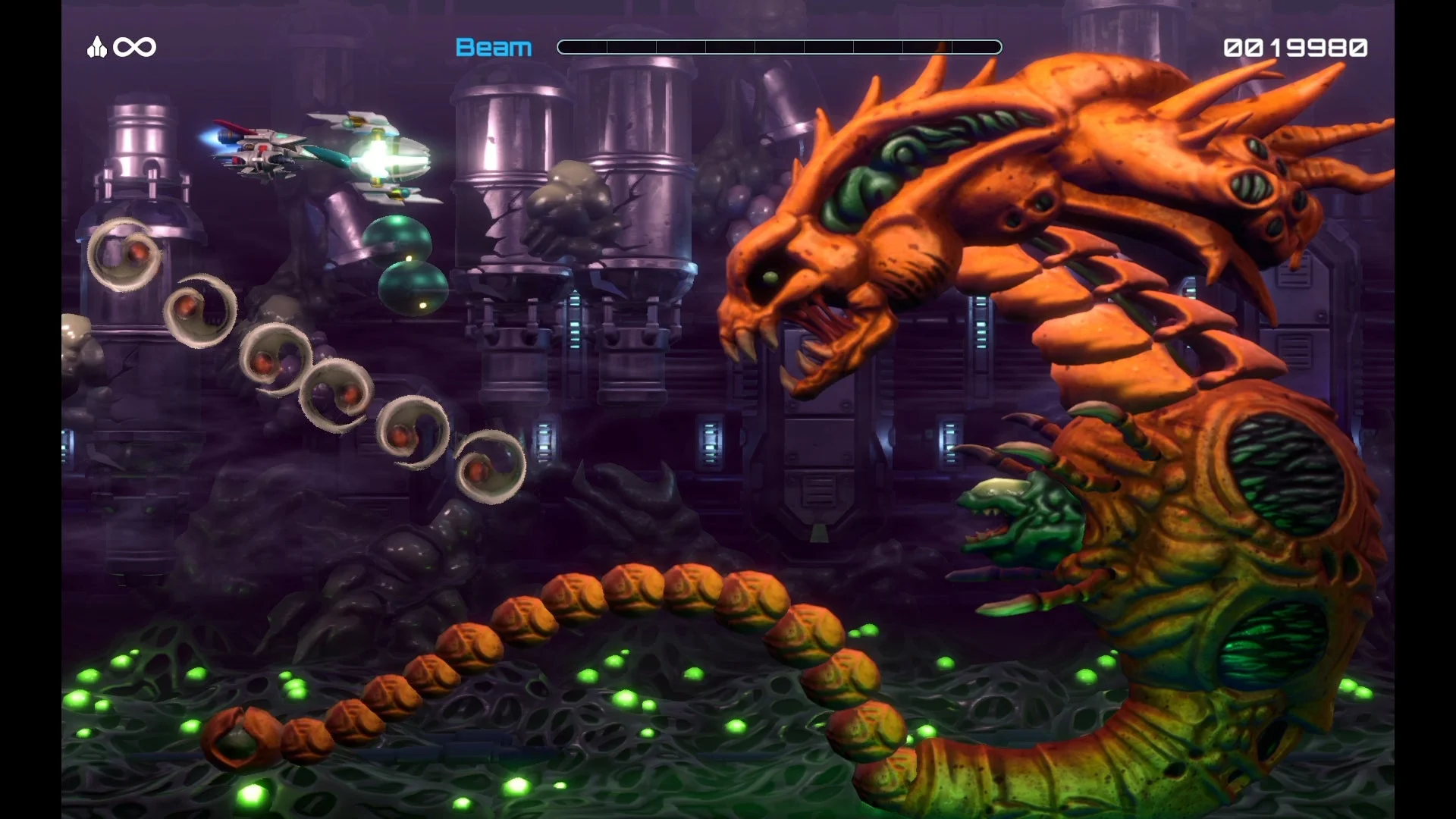
Task: Select the infinity lives symbol
Action: point(134,47)
